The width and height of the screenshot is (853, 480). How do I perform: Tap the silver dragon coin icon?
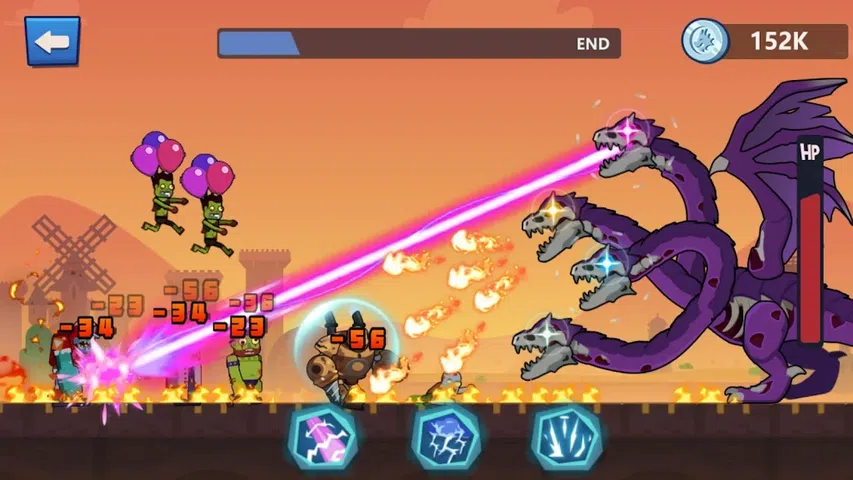705,41
